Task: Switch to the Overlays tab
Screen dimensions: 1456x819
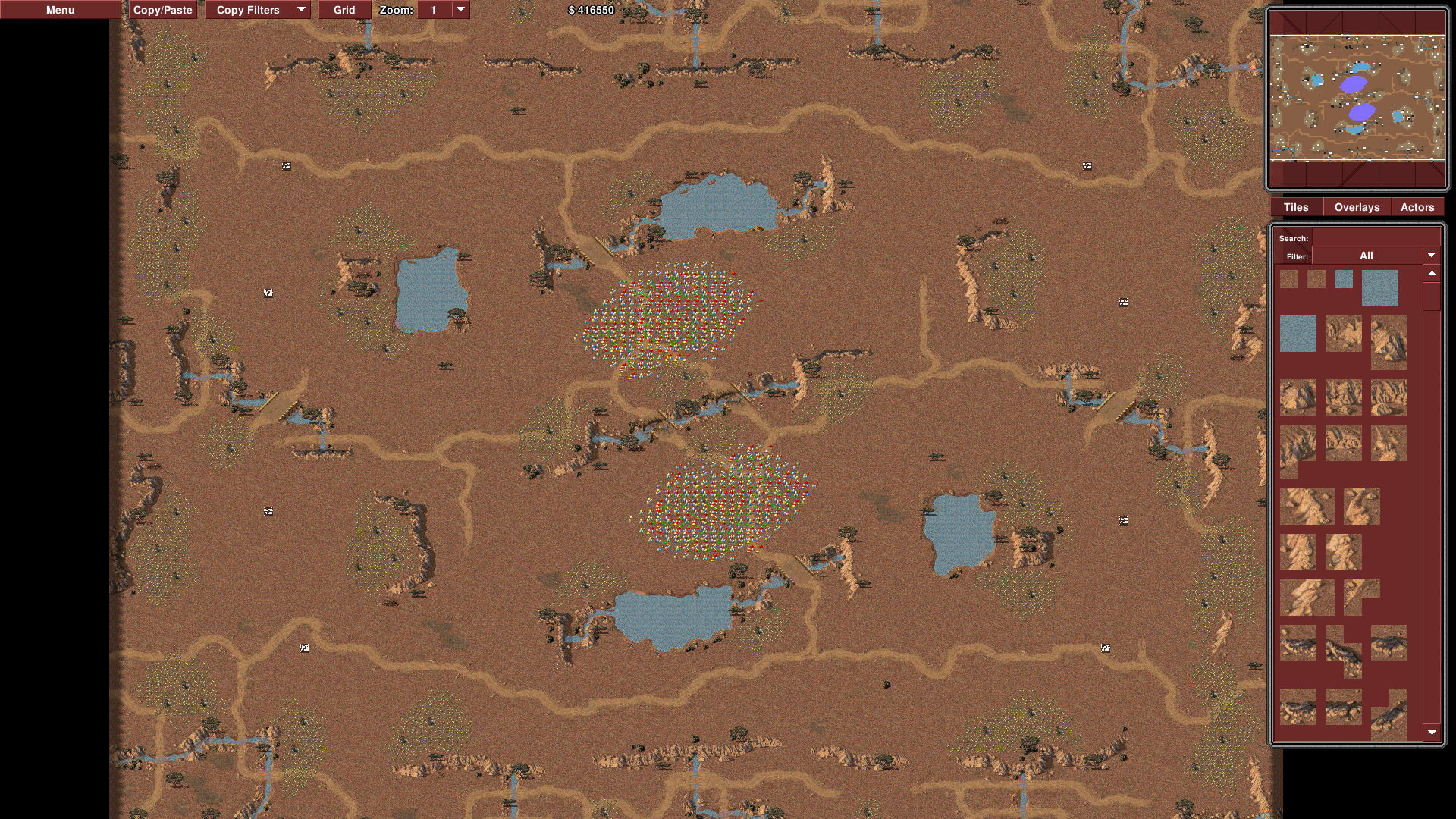Action: tap(1357, 207)
